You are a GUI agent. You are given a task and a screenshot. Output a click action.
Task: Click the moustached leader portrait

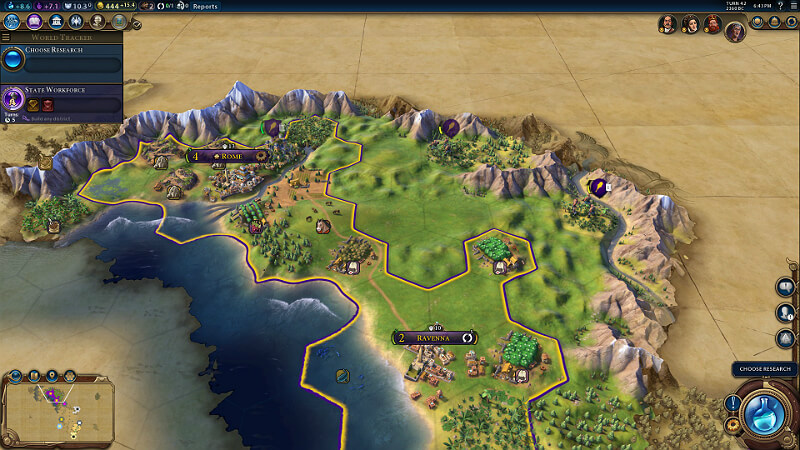pos(668,23)
